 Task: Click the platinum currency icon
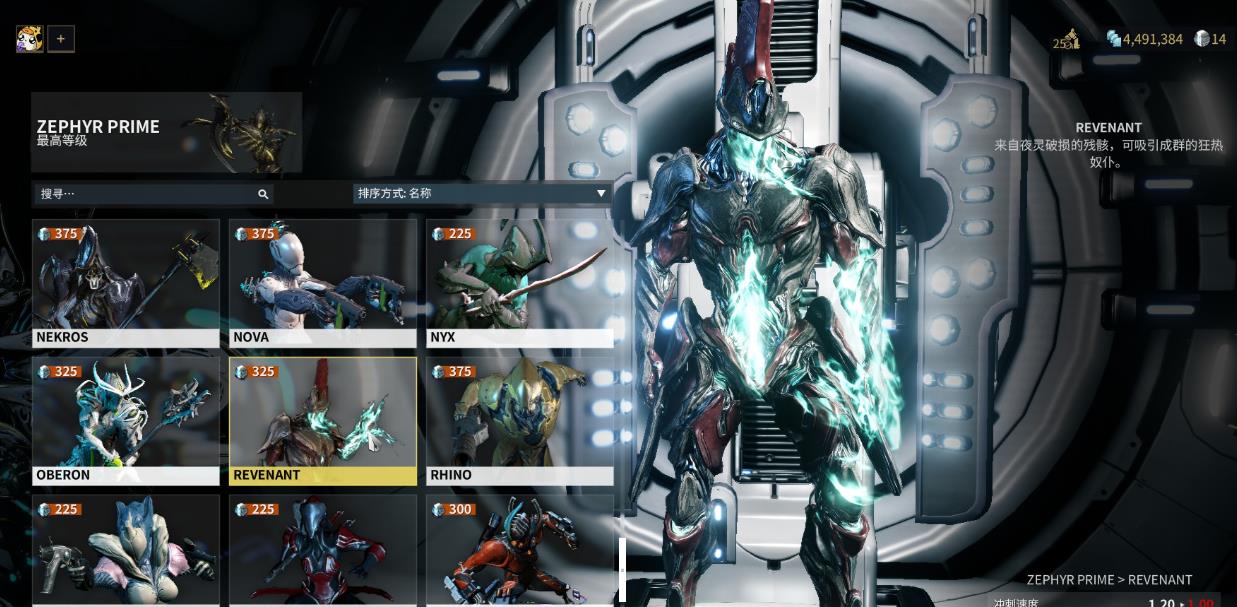click(1201, 39)
